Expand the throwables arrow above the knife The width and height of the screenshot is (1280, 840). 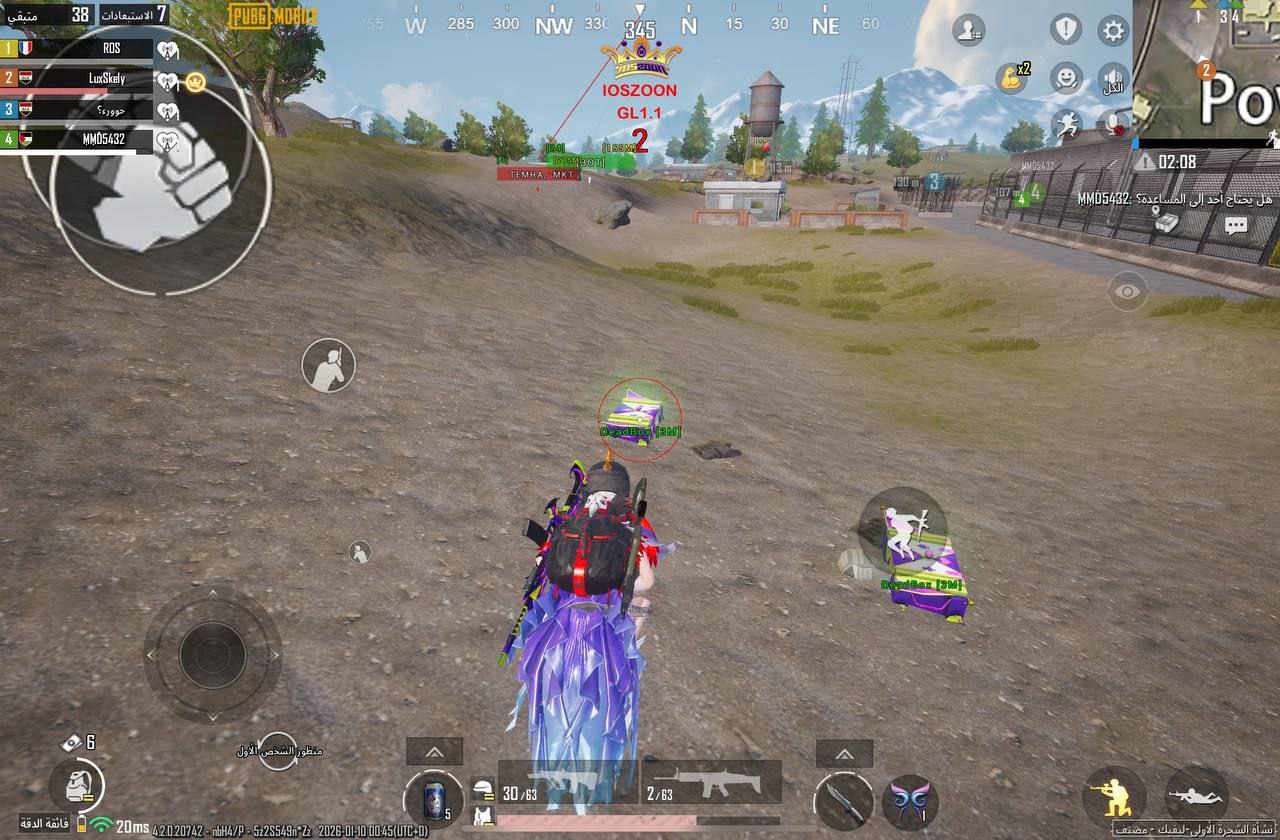tap(844, 754)
